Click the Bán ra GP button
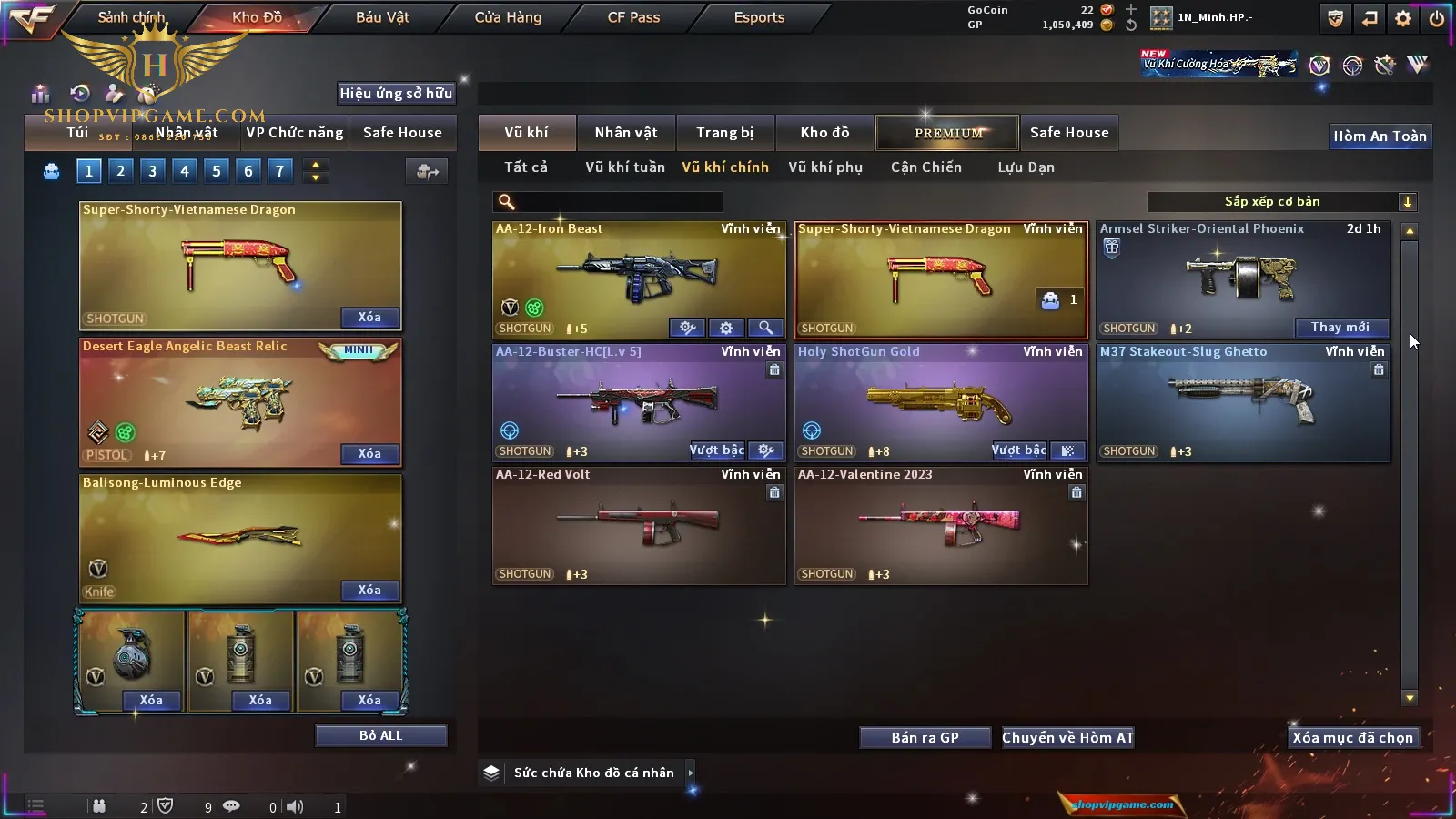The height and width of the screenshot is (819, 1456). (x=925, y=737)
